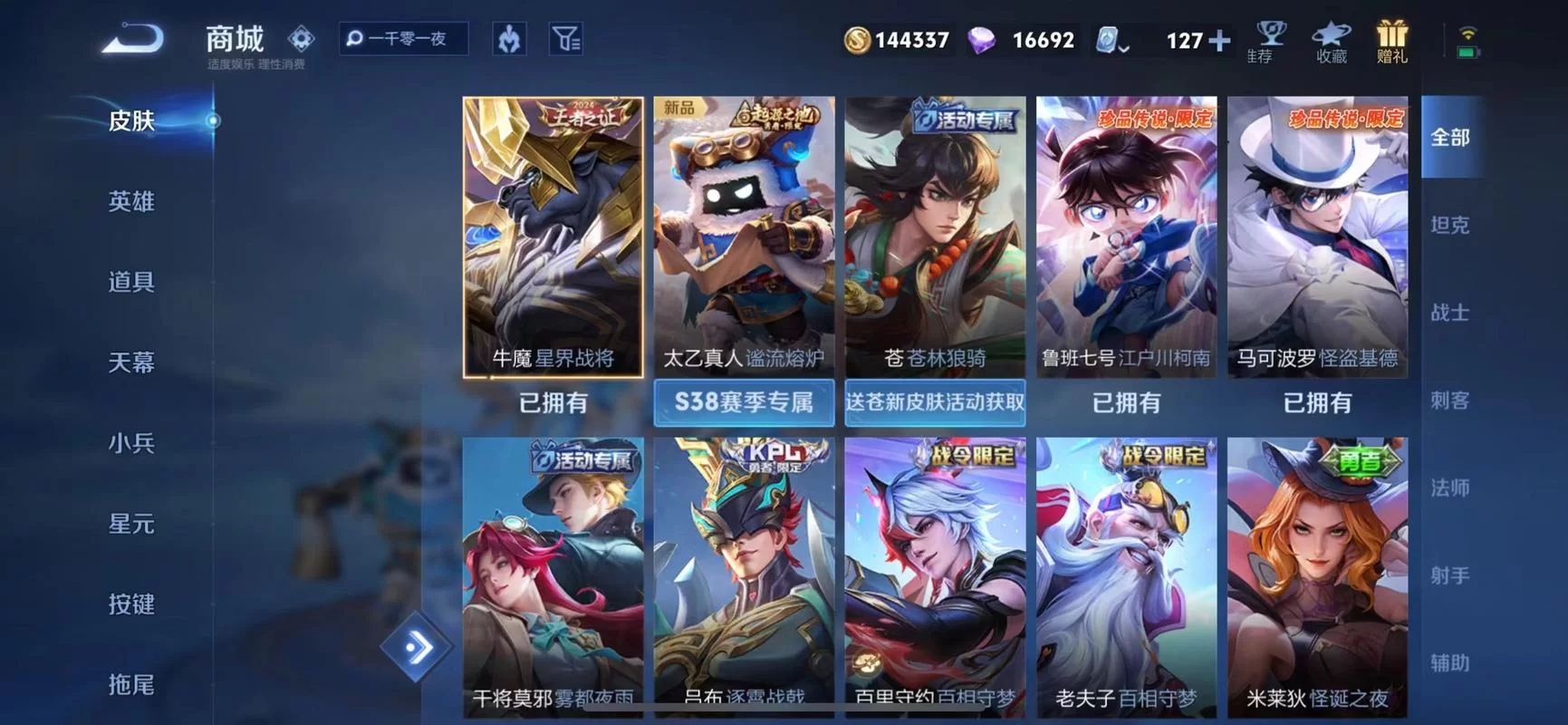Switch to the 星元 category tab
The width and height of the screenshot is (1568, 725).
130,524
